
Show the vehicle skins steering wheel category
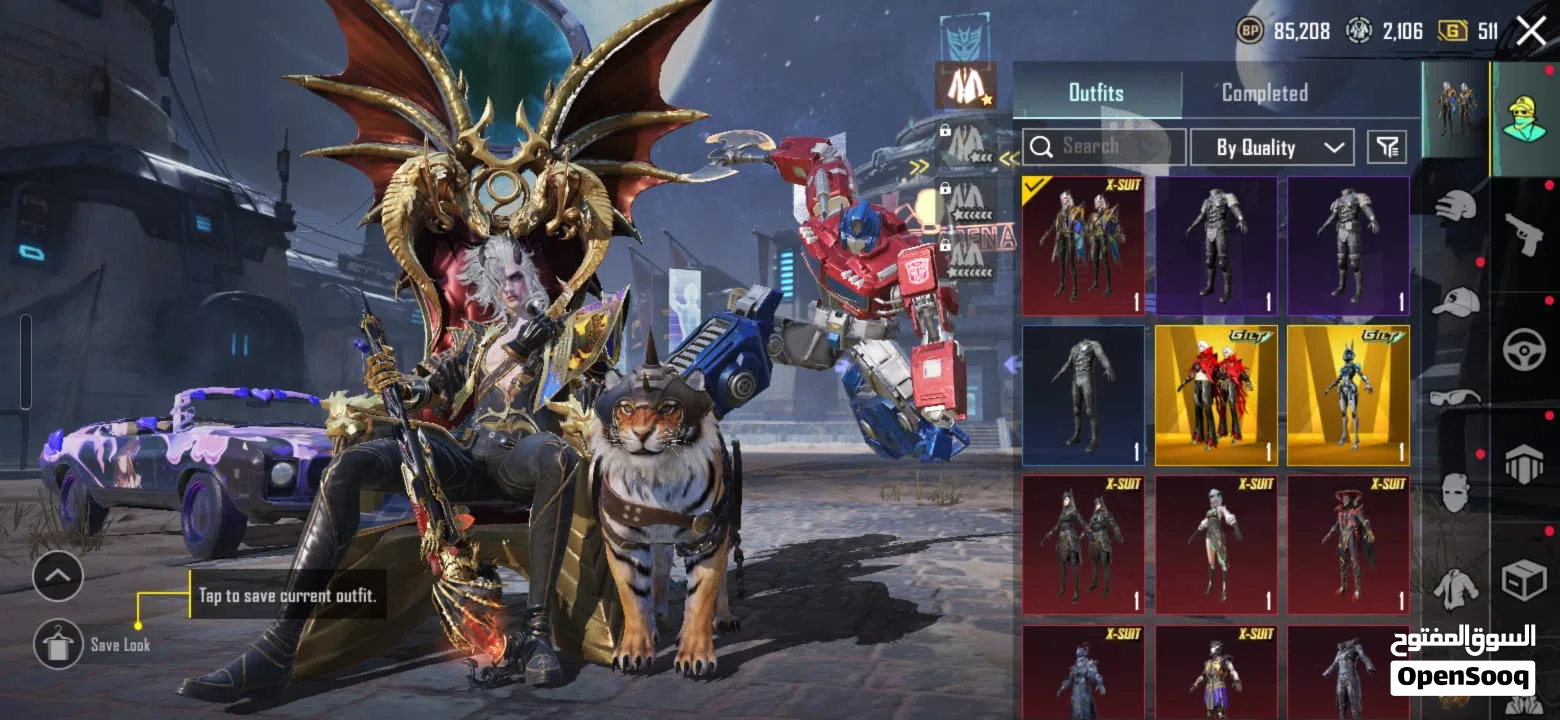pyautogui.click(x=1524, y=351)
